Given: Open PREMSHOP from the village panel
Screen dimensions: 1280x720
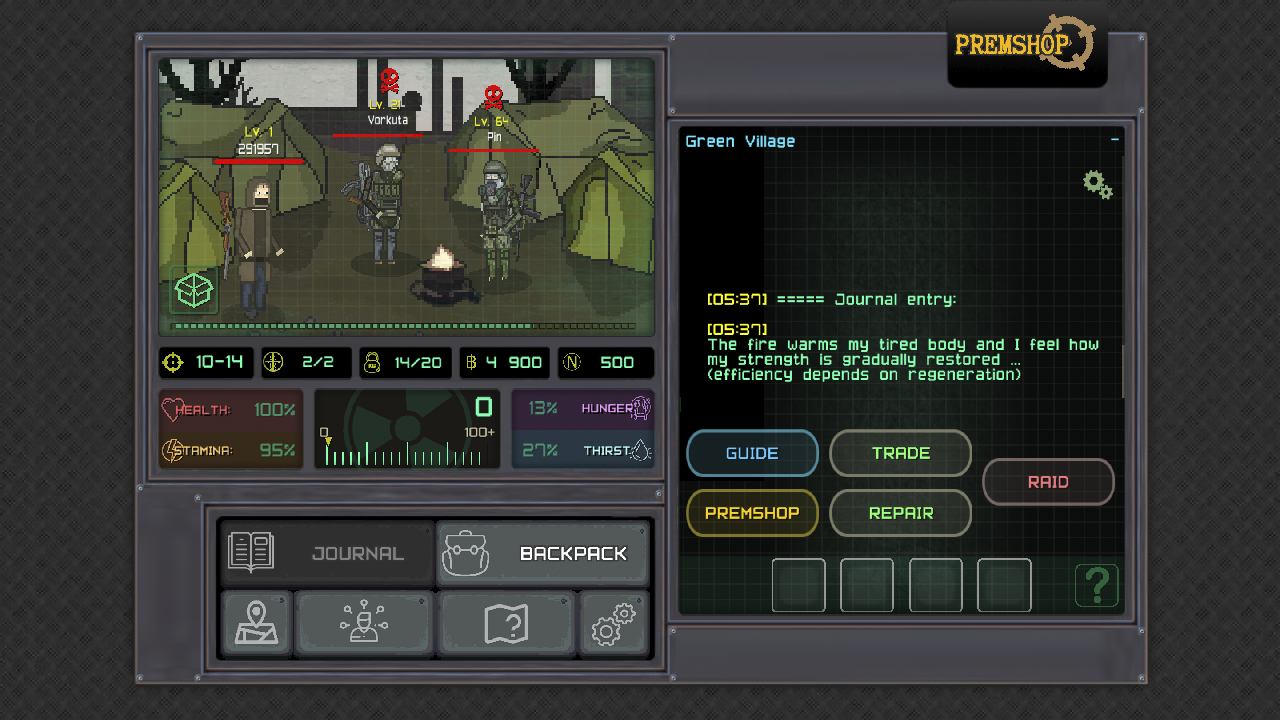Looking at the screenshot, I should [x=752, y=513].
